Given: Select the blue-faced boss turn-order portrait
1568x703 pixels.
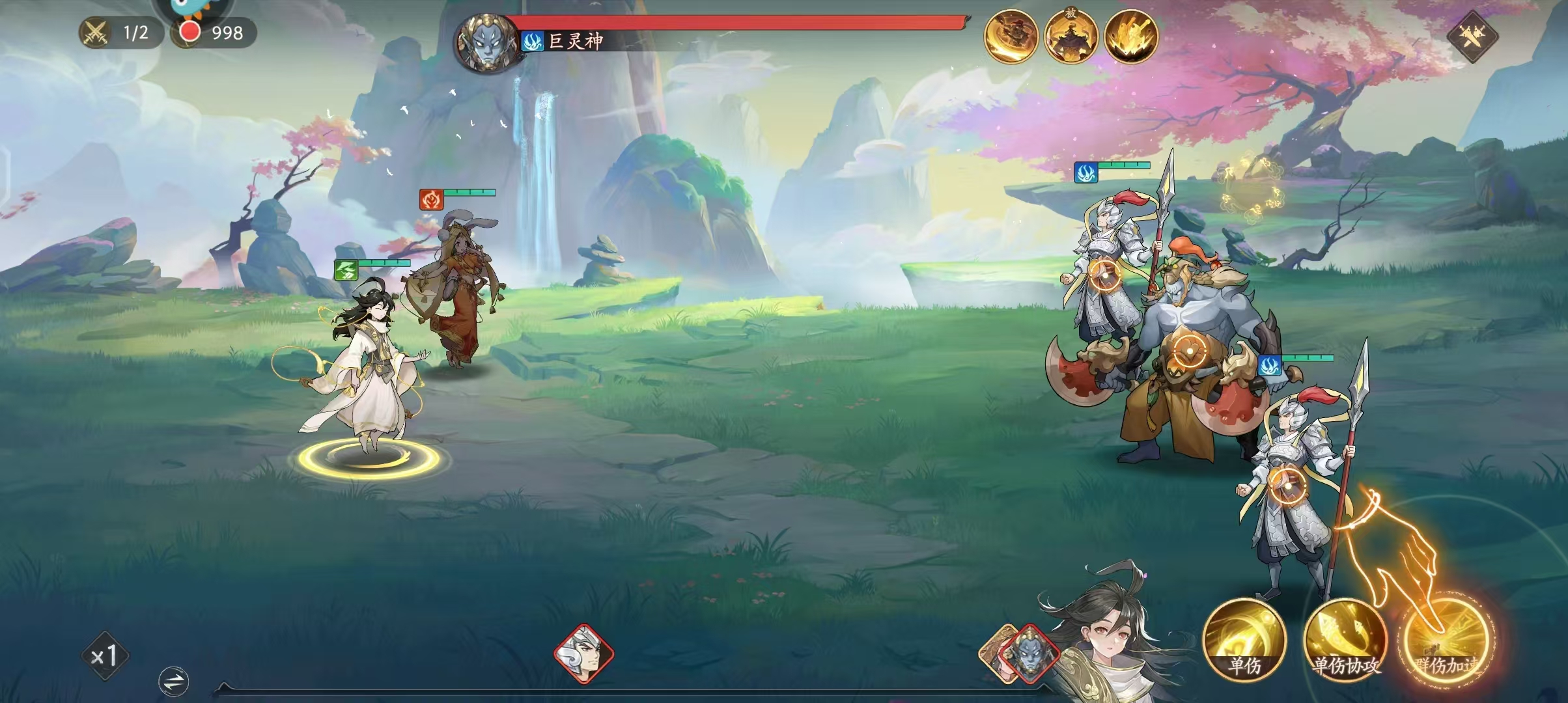Looking at the screenshot, I should click(x=1029, y=653).
